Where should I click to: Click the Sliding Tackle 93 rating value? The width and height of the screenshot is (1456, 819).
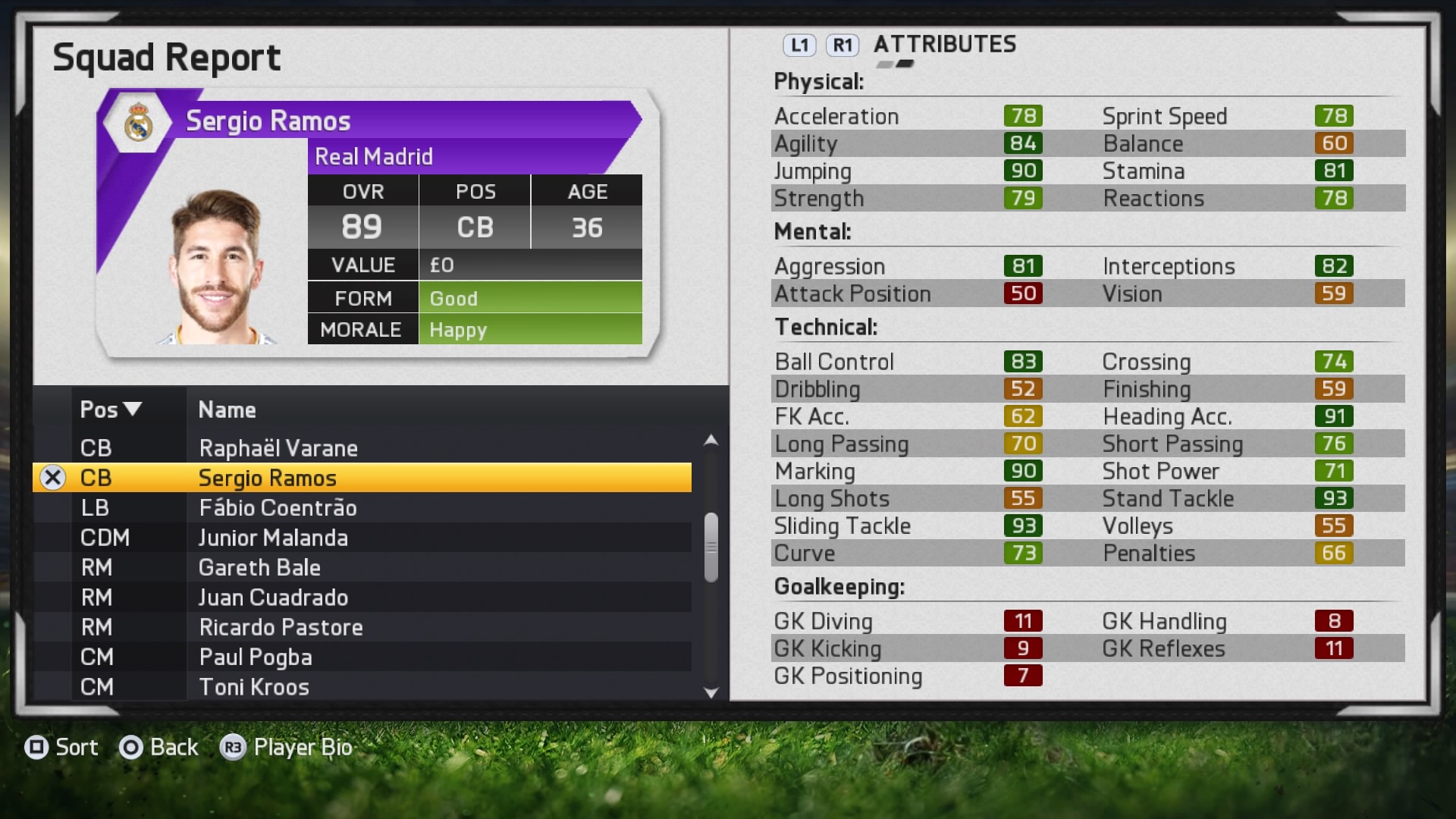(x=1022, y=526)
